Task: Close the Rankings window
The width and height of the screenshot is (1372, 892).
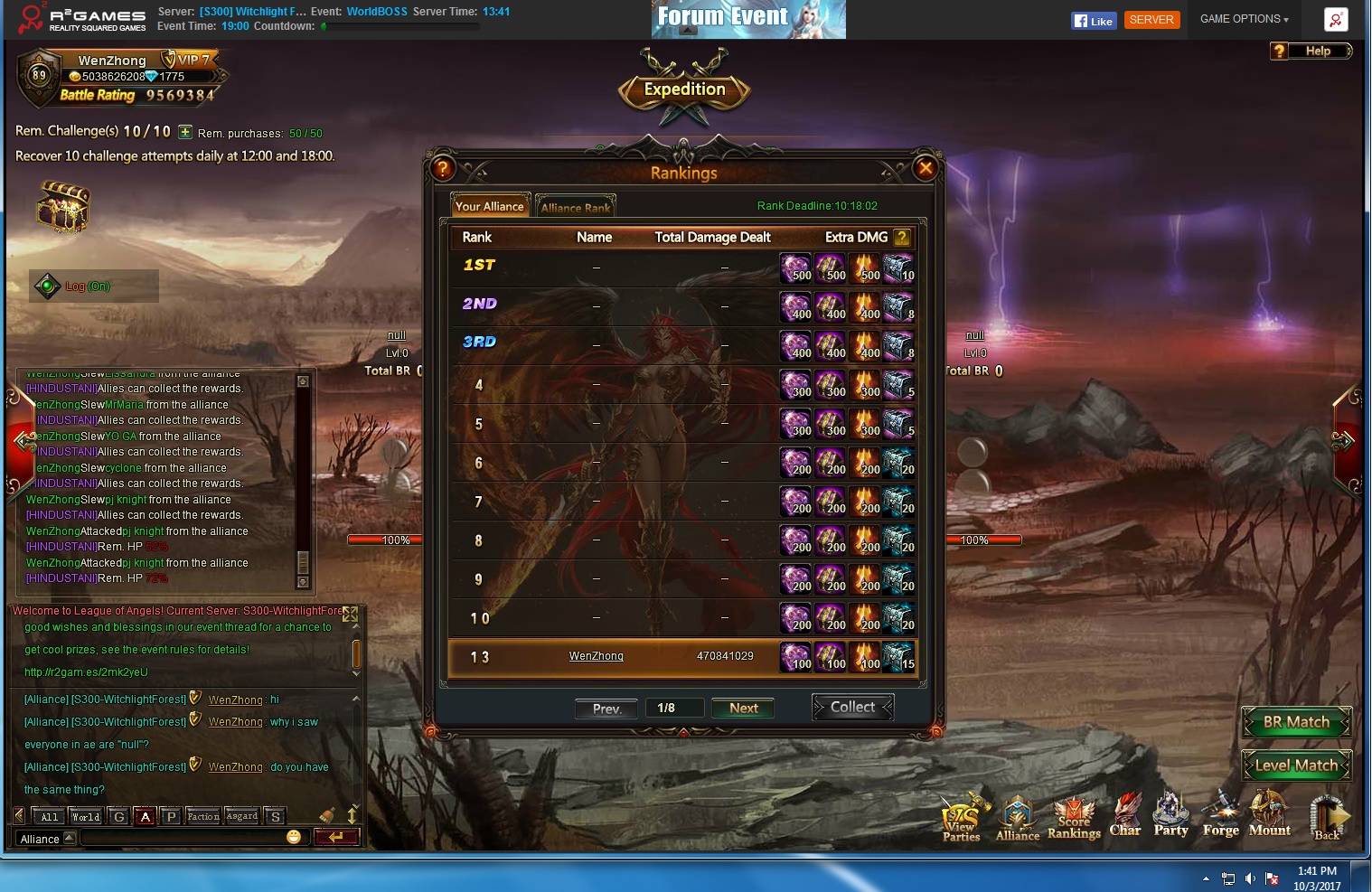Action: pos(925,167)
